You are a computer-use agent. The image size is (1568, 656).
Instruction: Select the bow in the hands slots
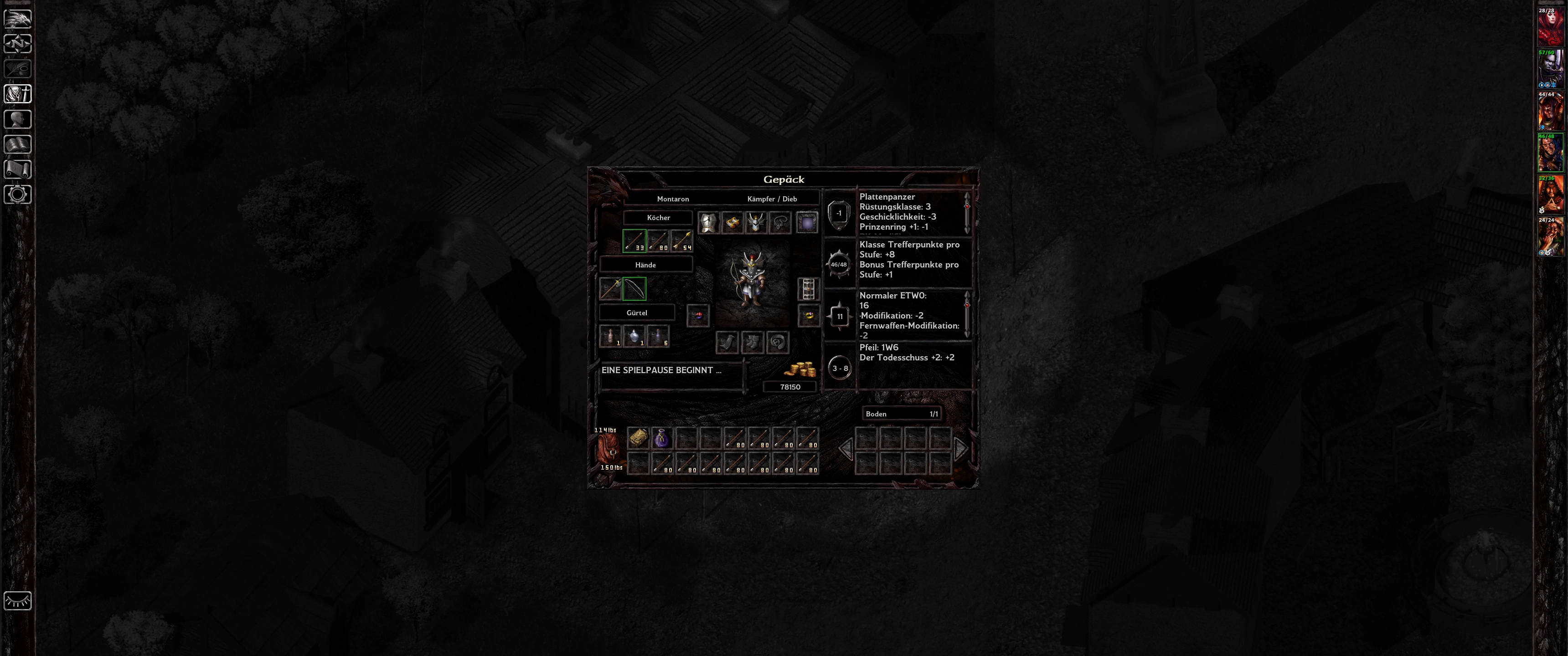click(x=634, y=289)
